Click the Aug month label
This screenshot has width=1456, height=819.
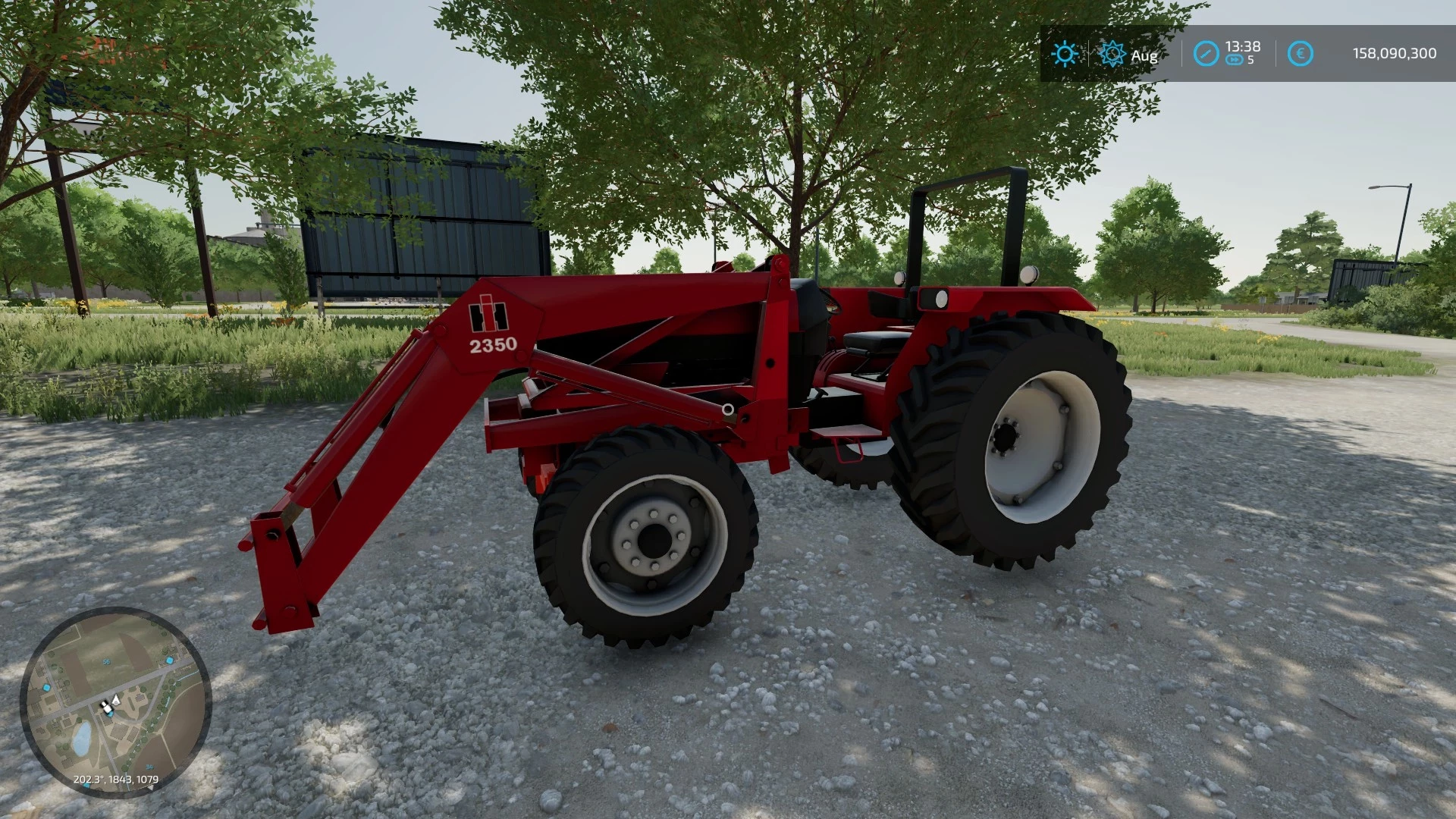pyautogui.click(x=1144, y=55)
